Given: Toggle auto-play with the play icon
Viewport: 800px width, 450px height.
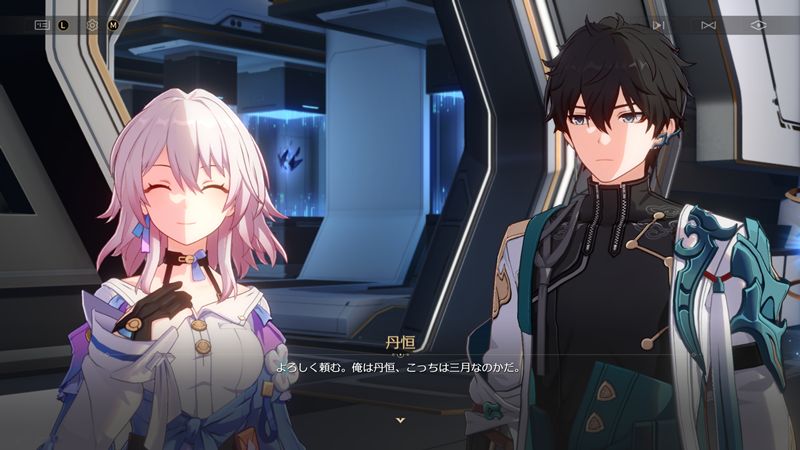Looking at the screenshot, I should (x=658, y=25).
